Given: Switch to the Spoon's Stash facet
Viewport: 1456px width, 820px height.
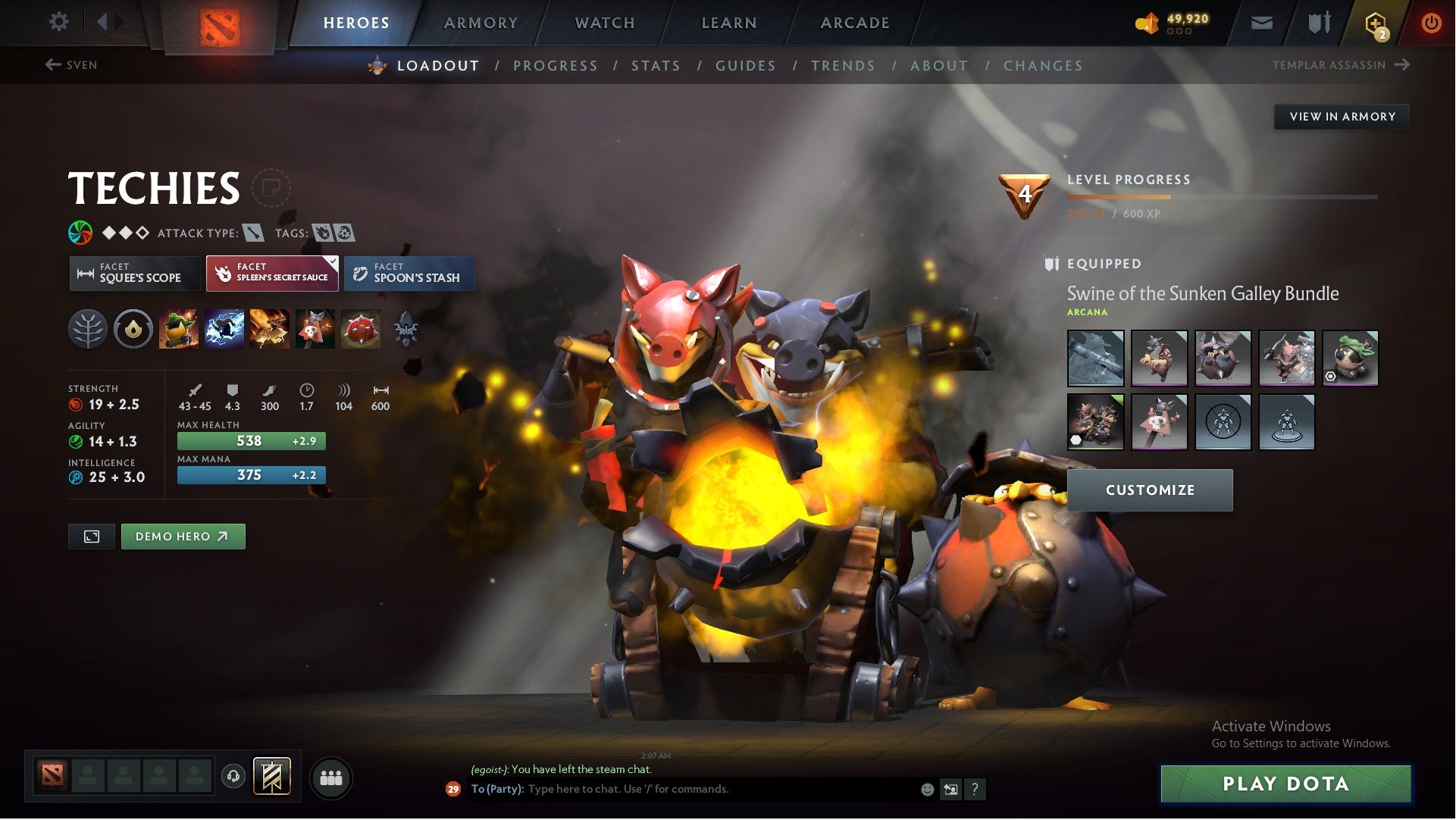Looking at the screenshot, I should click(x=409, y=274).
